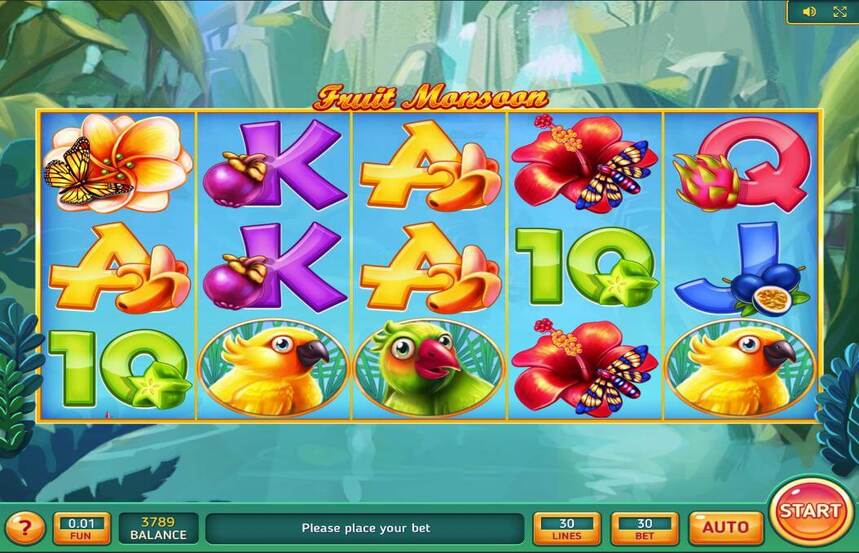Enable AUTO spin mode
This screenshot has height=553, width=859.
[x=725, y=527]
